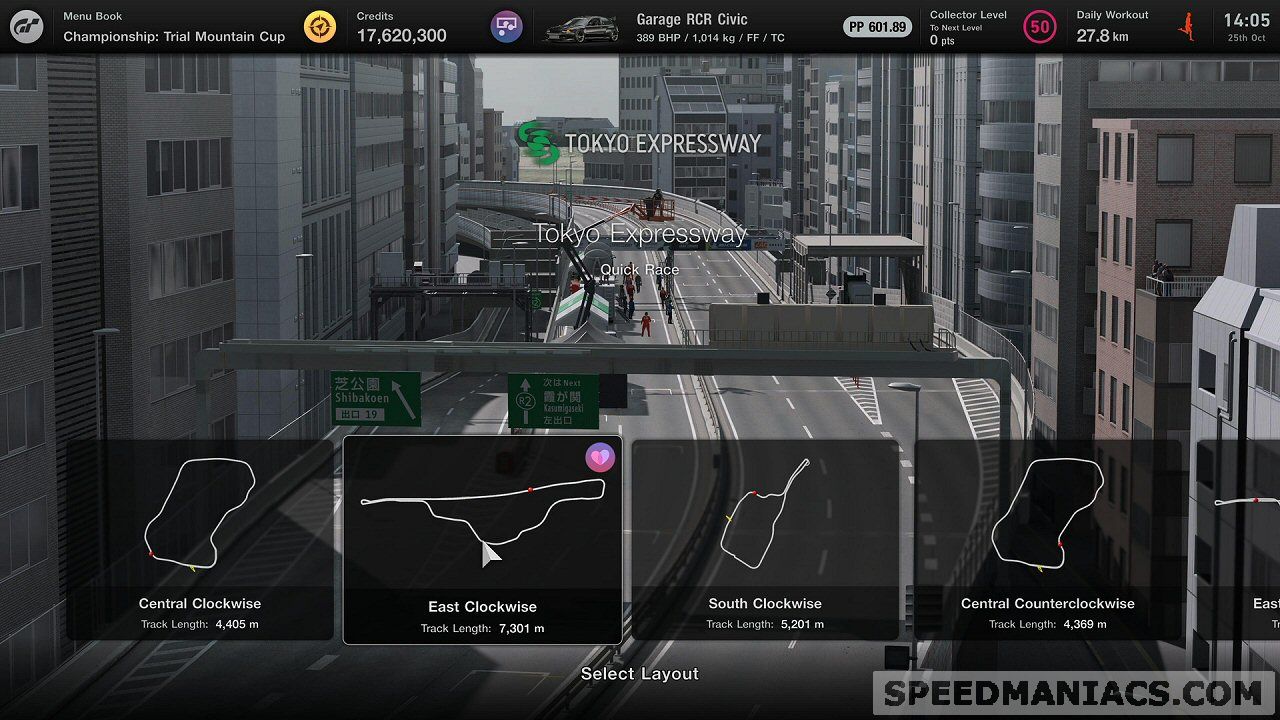Select the Central Clockwise layout
1280x720 pixels.
[200, 540]
